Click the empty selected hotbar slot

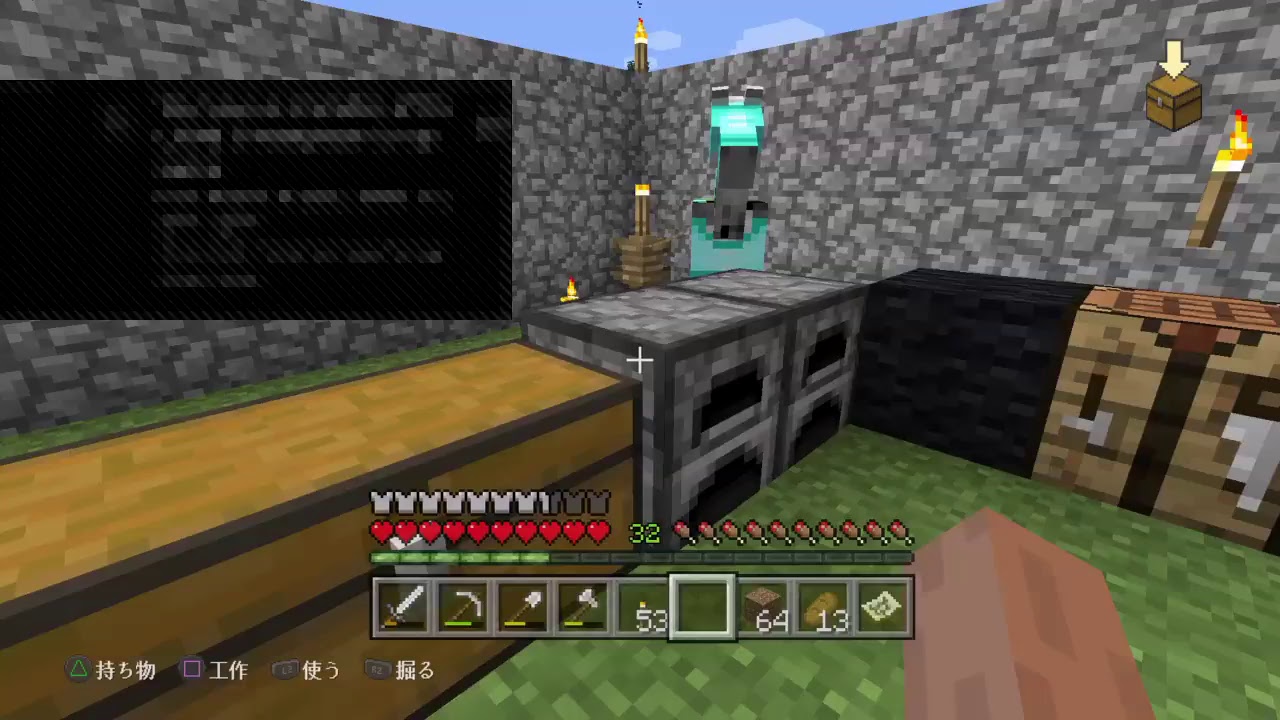(701, 604)
